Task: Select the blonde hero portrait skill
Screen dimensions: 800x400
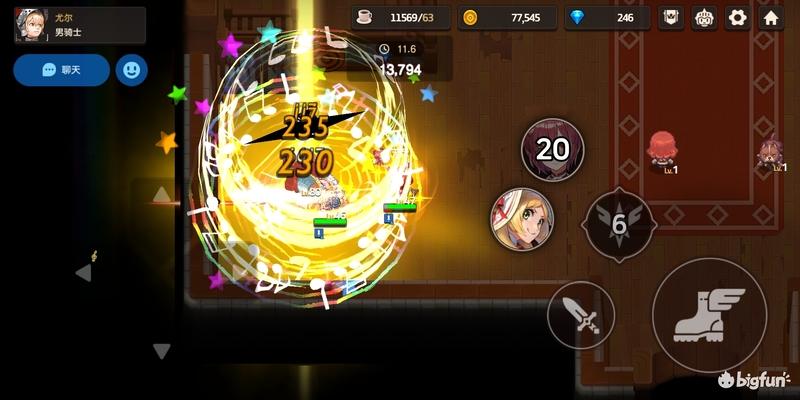Action: tap(521, 219)
